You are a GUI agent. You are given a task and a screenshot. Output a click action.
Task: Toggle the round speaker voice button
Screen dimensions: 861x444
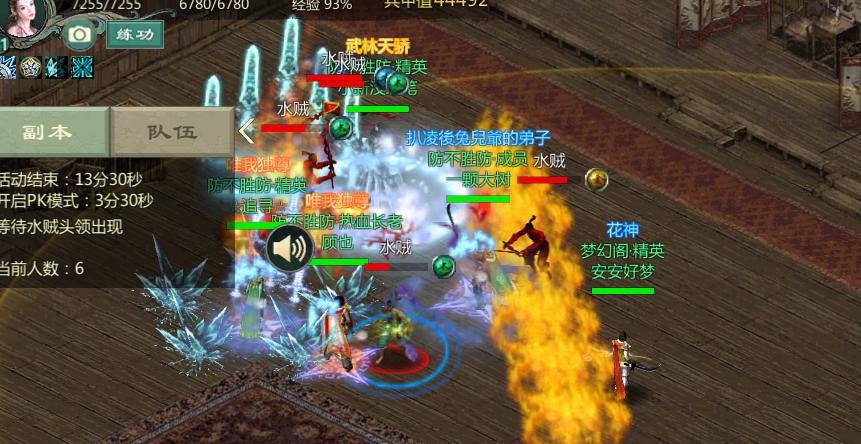click(x=288, y=248)
